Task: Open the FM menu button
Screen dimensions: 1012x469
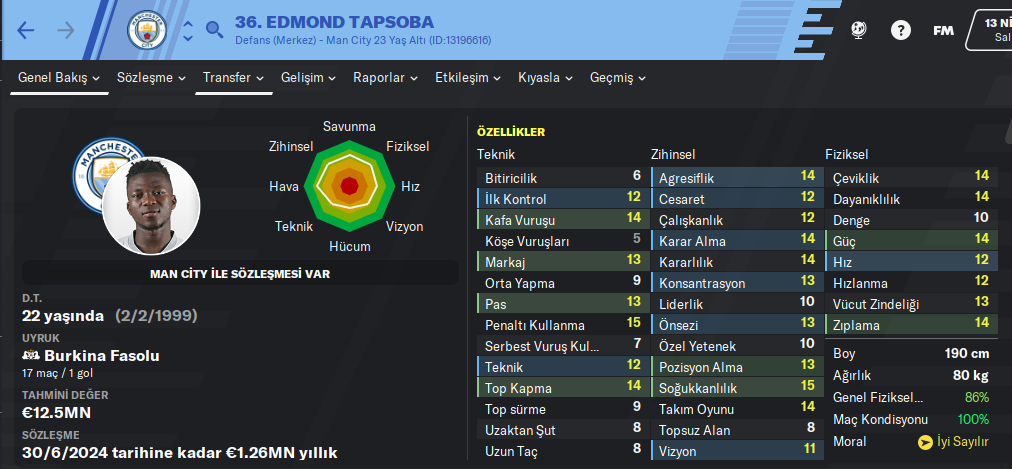Action: coord(943,30)
